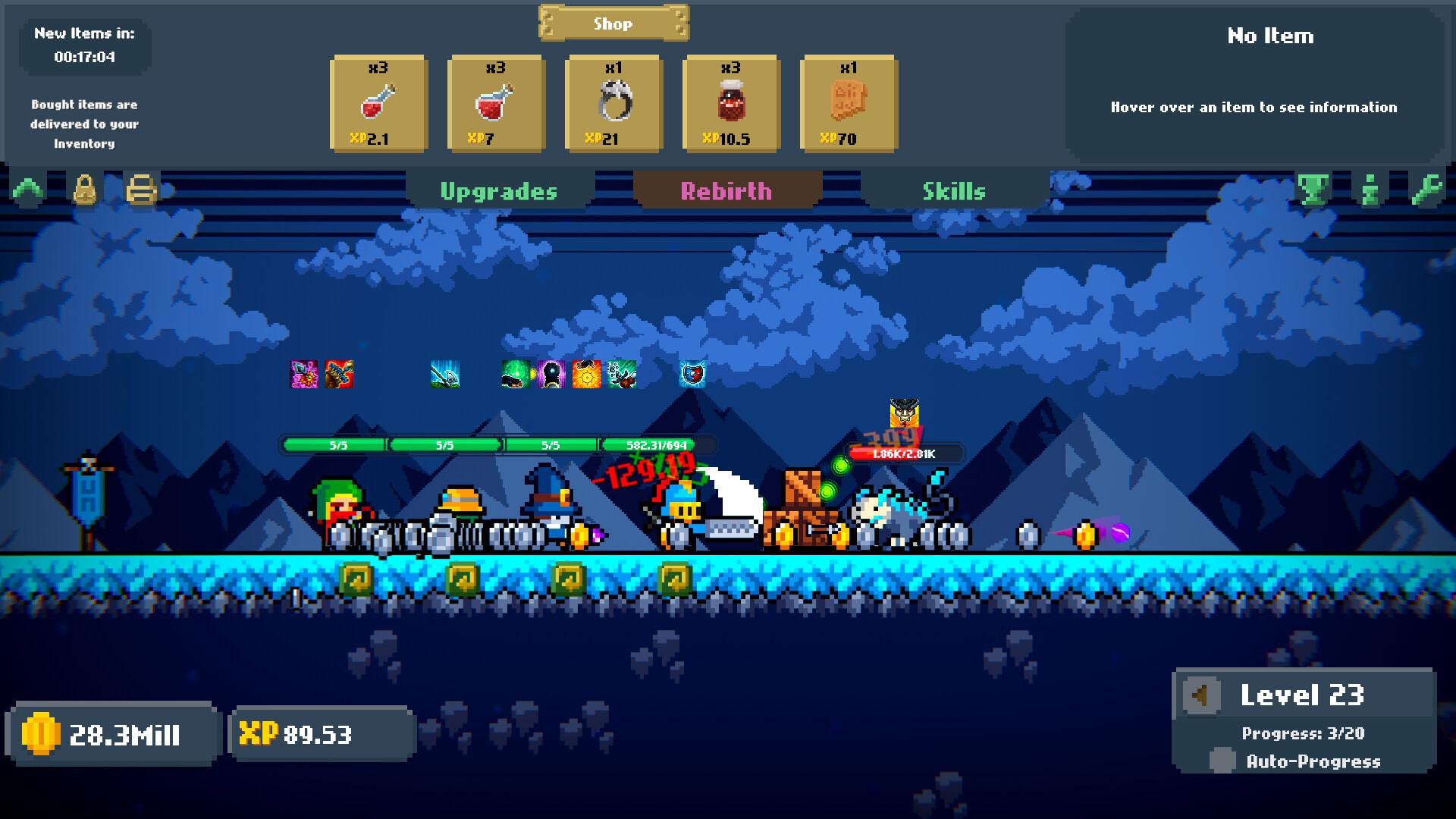1456x819 pixels.
Task: Open the trophy achievements icon
Action: pyautogui.click(x=1313, y=190)
